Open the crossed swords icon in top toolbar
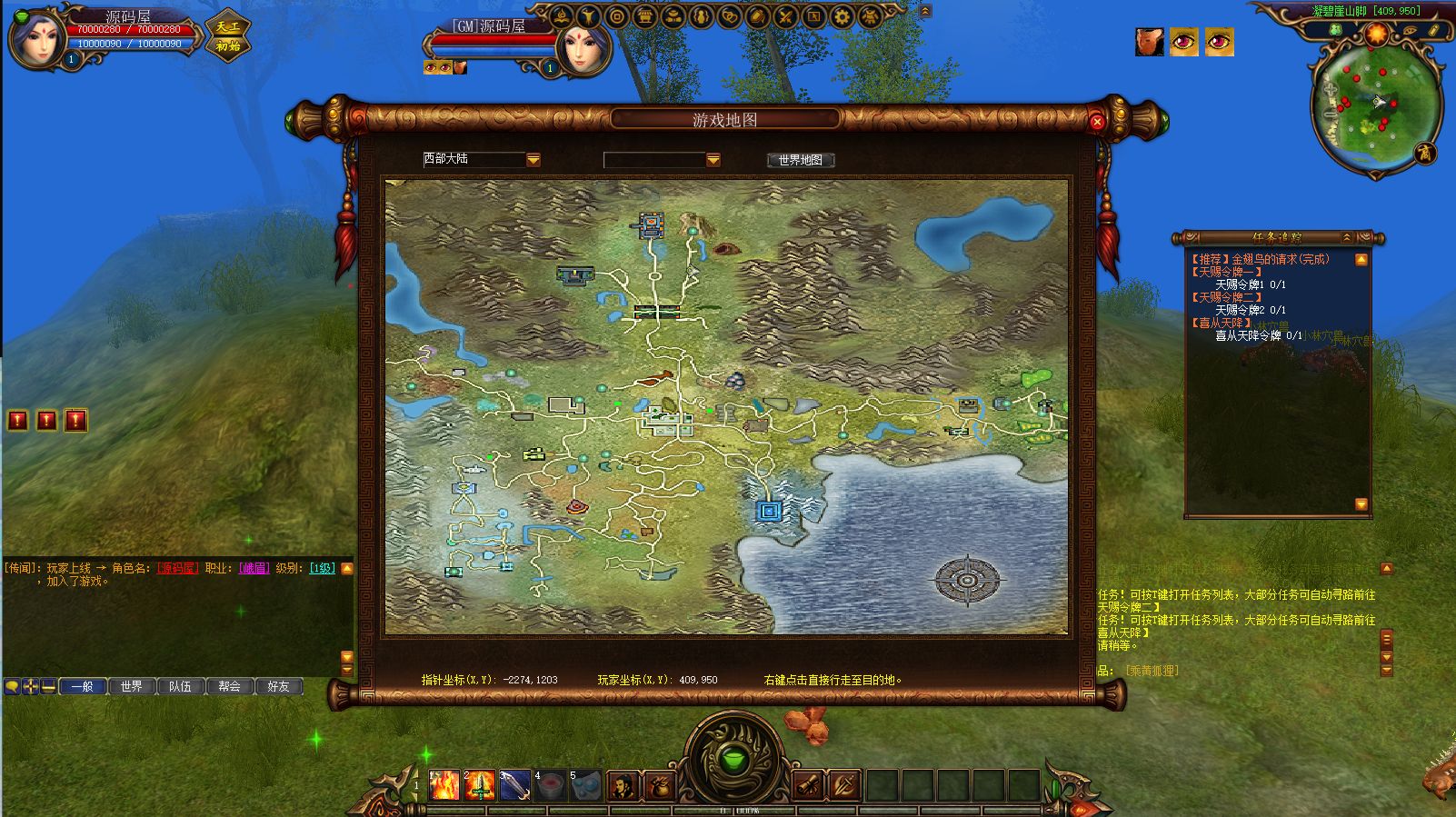The image size is (1456, 817). (786, 16)
